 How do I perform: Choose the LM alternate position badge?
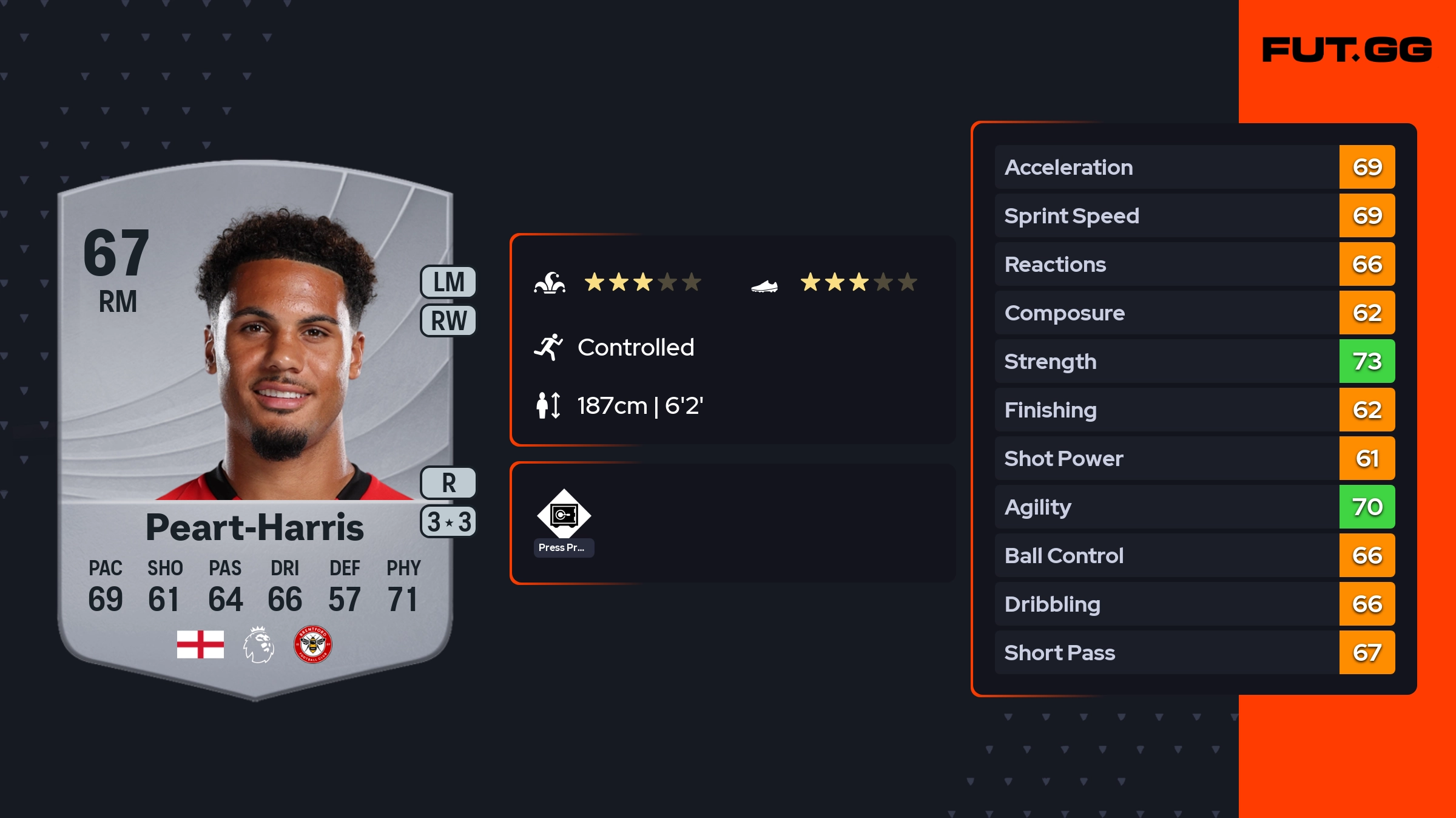point(448,282)
